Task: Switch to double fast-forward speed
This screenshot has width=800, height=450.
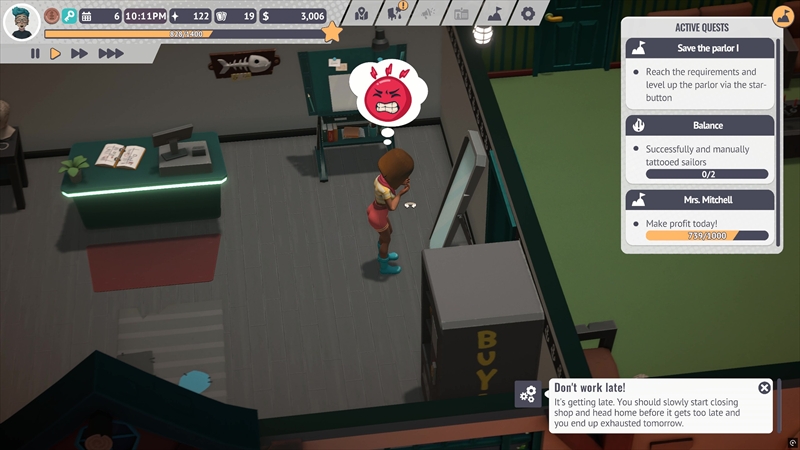Action: [x=80, y=53]
